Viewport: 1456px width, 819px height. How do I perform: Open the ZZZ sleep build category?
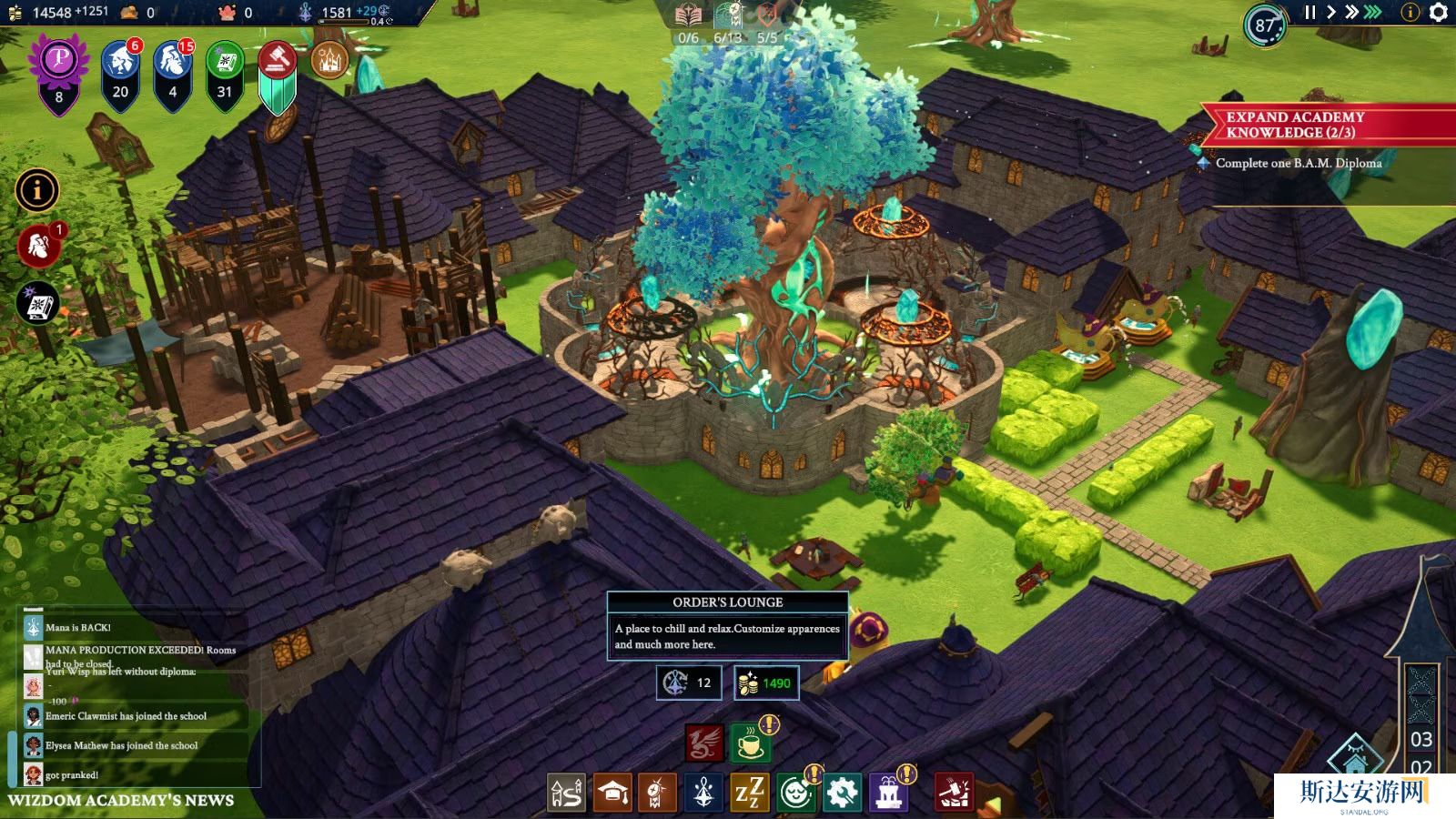[750, 794]
